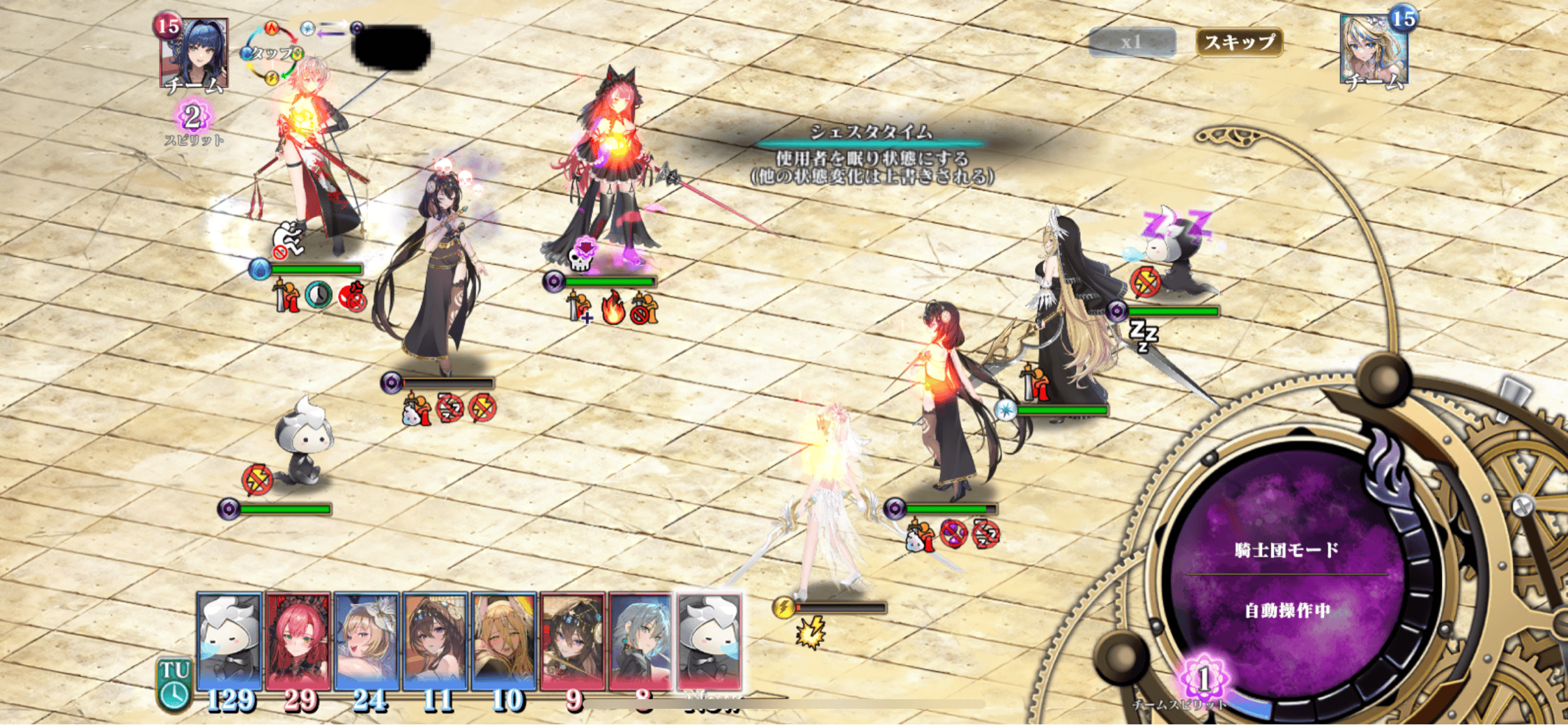Select the turn card numbered 9
The height and width of the screenshot is (725, 1568).
click(x=572, y=643)
